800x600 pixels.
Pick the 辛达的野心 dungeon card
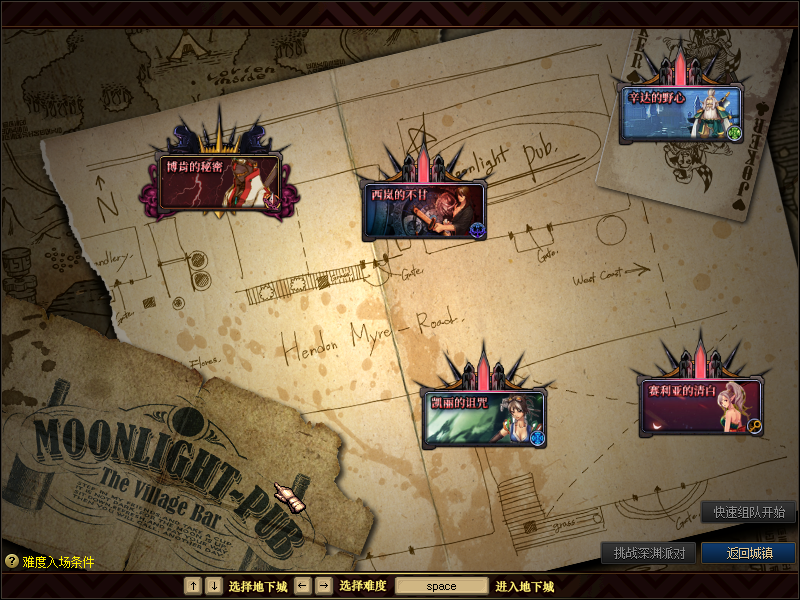point(681,114)
